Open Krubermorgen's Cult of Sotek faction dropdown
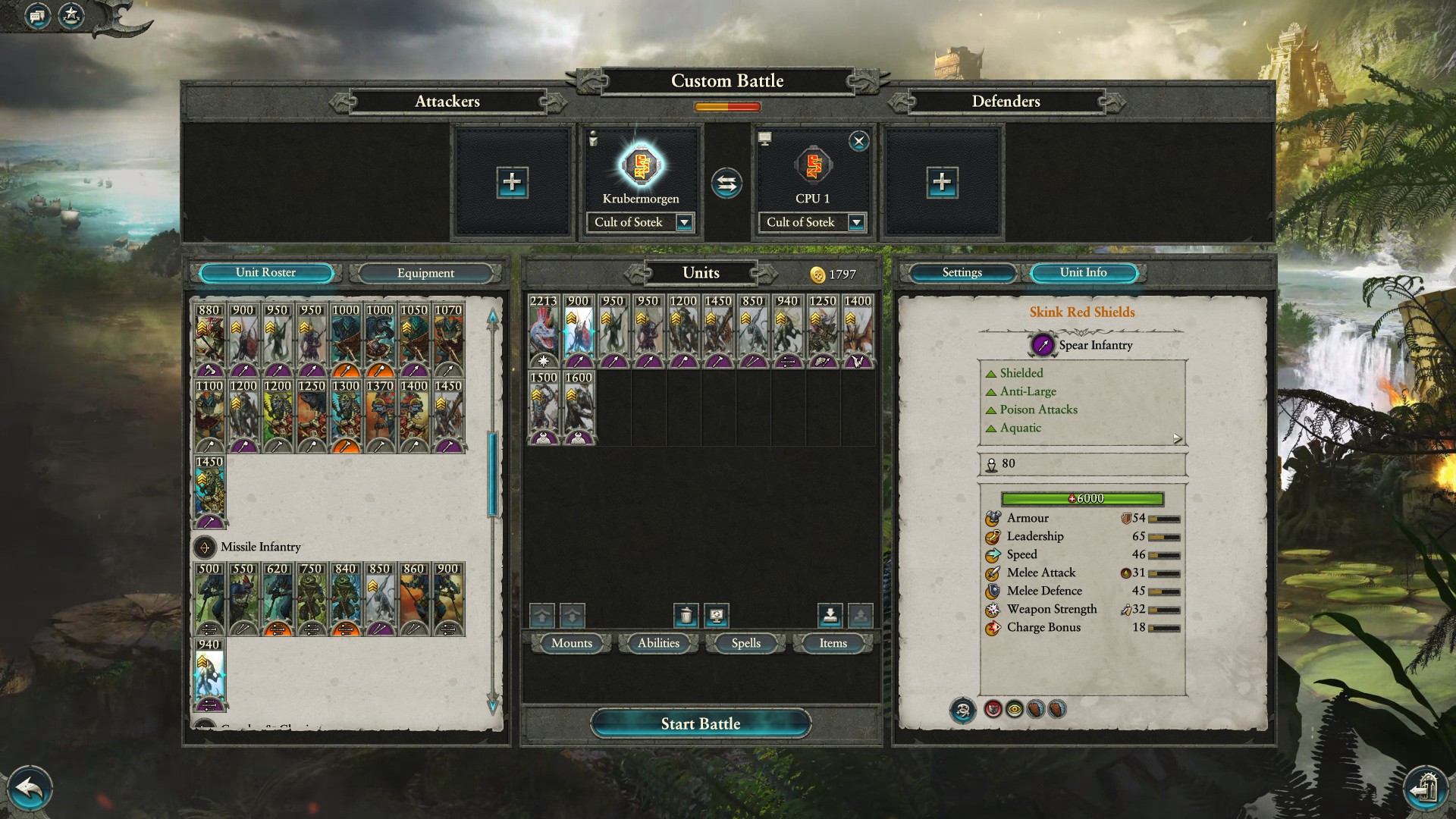The width and height of the screenshot is (1456, 819). point(684,222)
